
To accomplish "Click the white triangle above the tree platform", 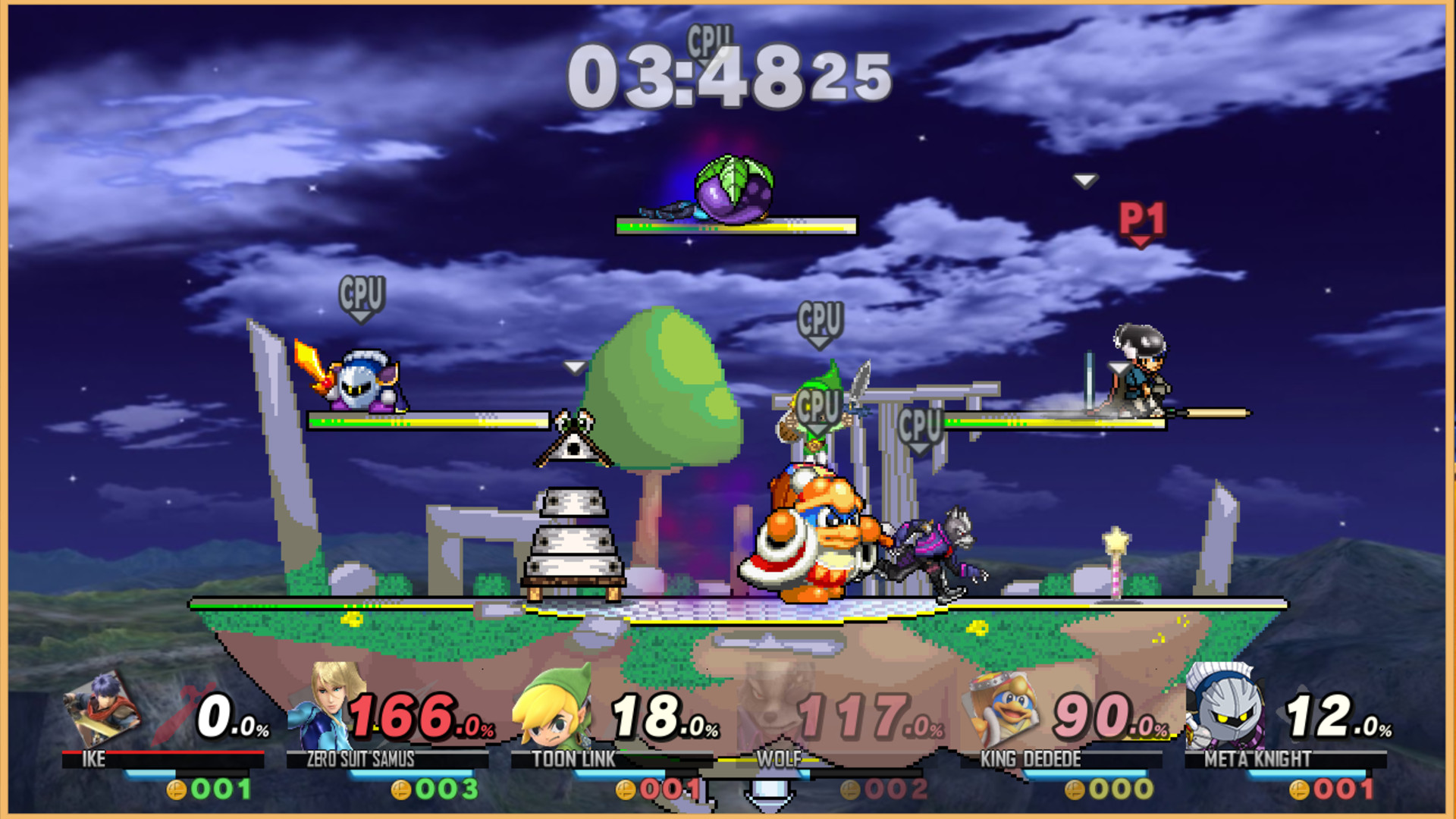I will tap(574, 366).
